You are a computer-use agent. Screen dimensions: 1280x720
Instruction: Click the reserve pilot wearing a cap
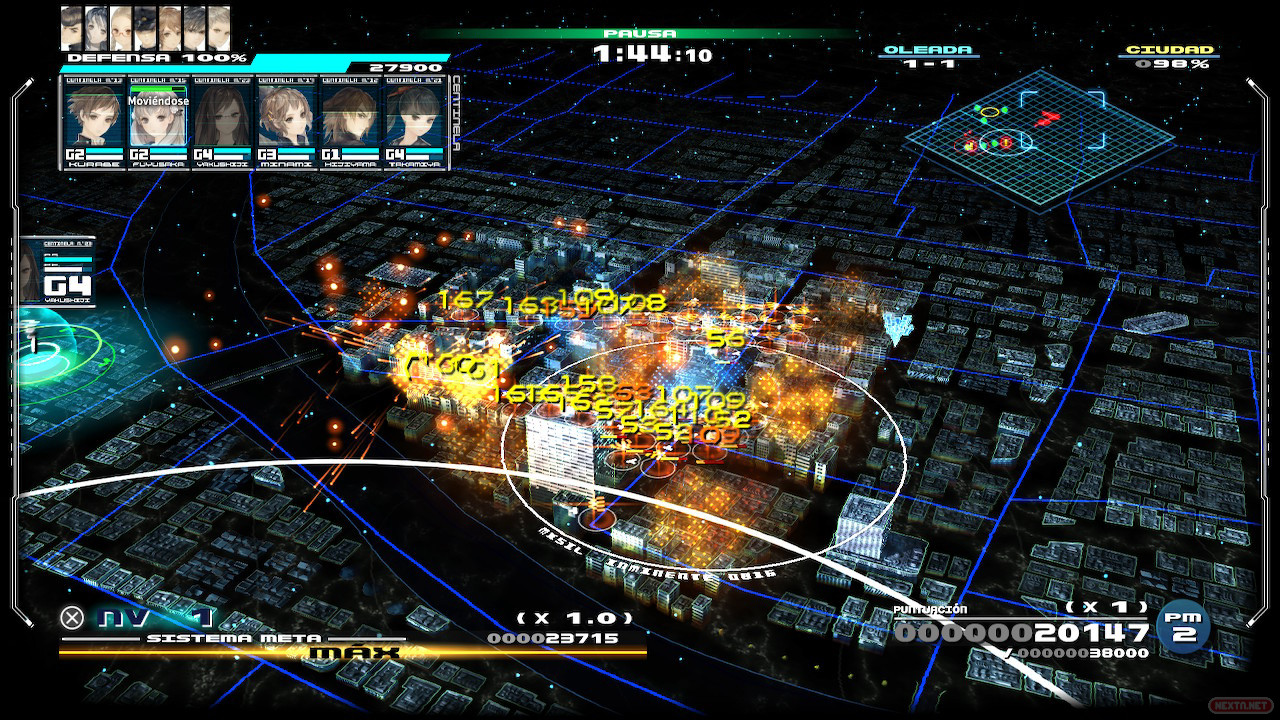pyautogui.click(x=146, y=27)
